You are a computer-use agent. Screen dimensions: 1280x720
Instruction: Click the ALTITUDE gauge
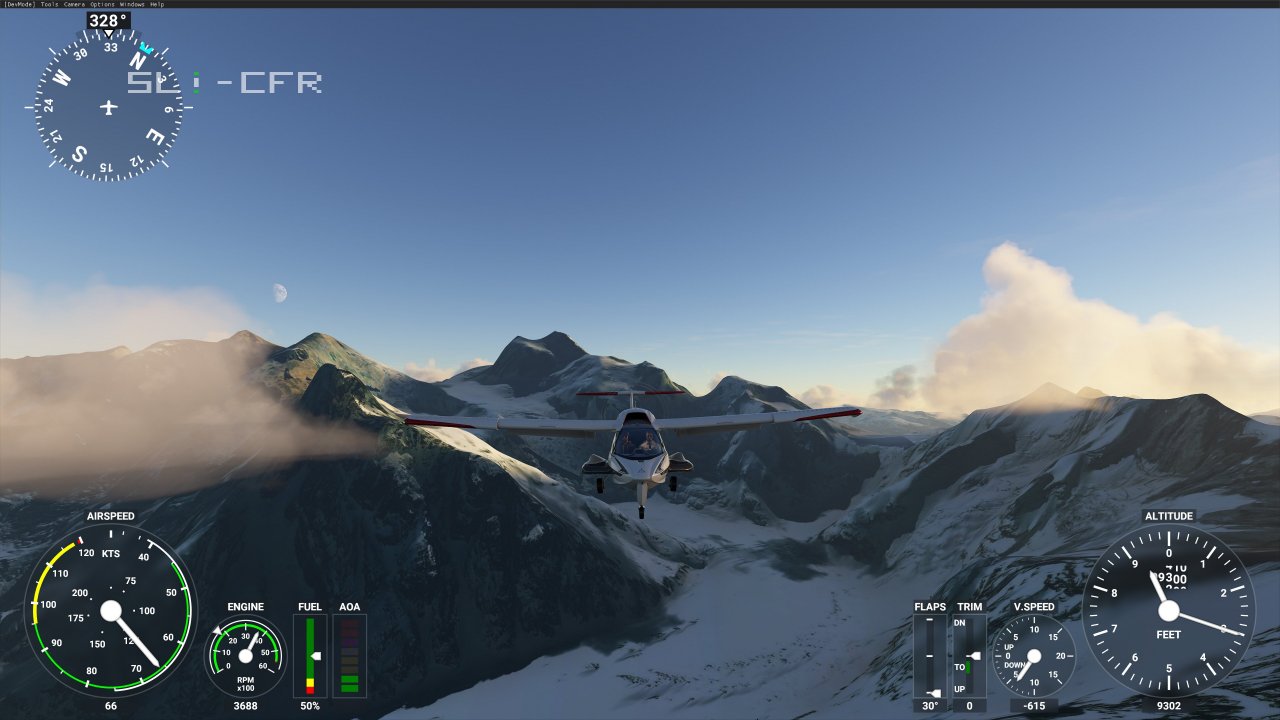pyautogui.click(x=1168, y=613)
